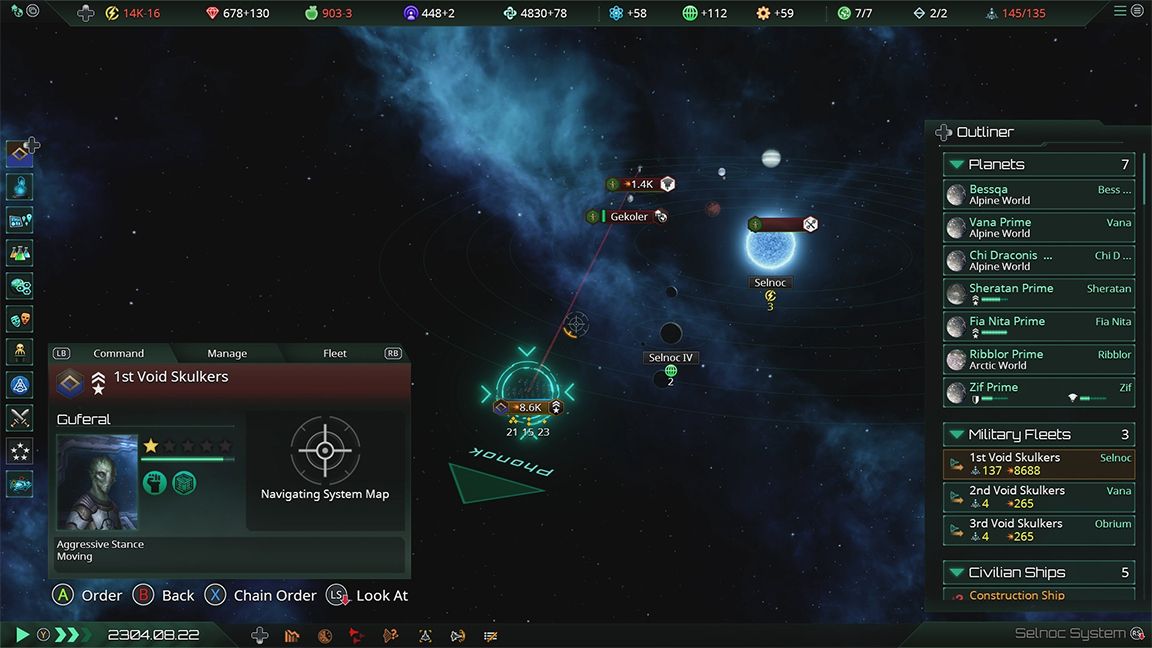Open Bessqa planet from the Outliner
This screenshot has height=648, width=1152.
(1039, 195)
